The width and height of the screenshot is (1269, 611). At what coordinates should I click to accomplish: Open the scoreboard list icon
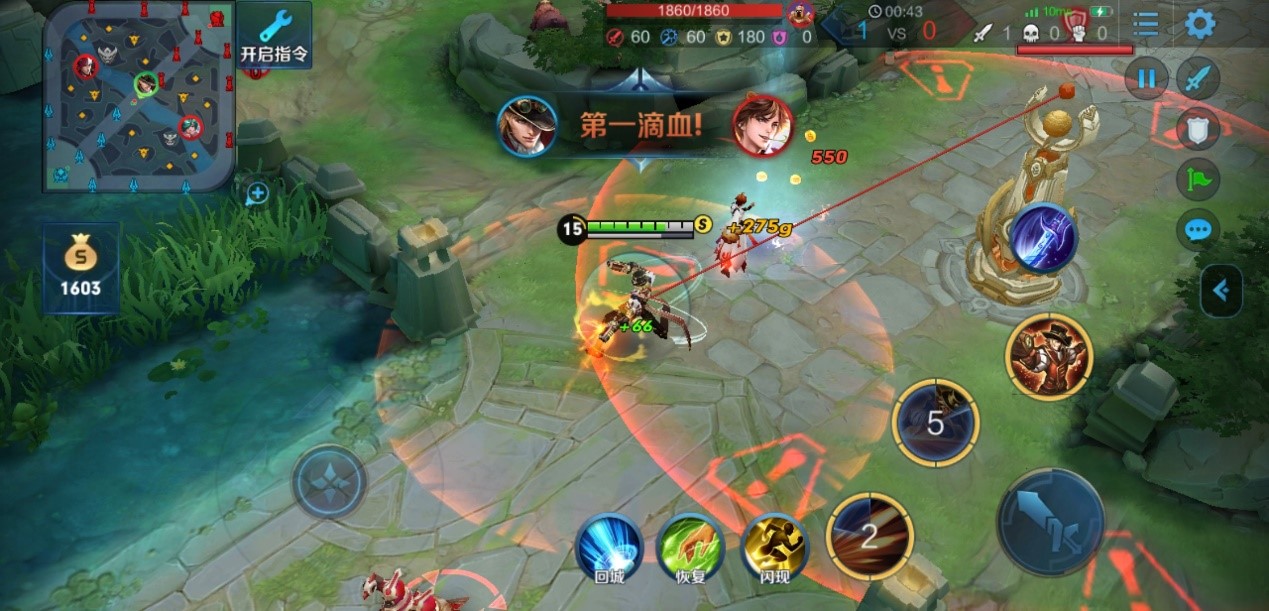tap(1146, 24)
